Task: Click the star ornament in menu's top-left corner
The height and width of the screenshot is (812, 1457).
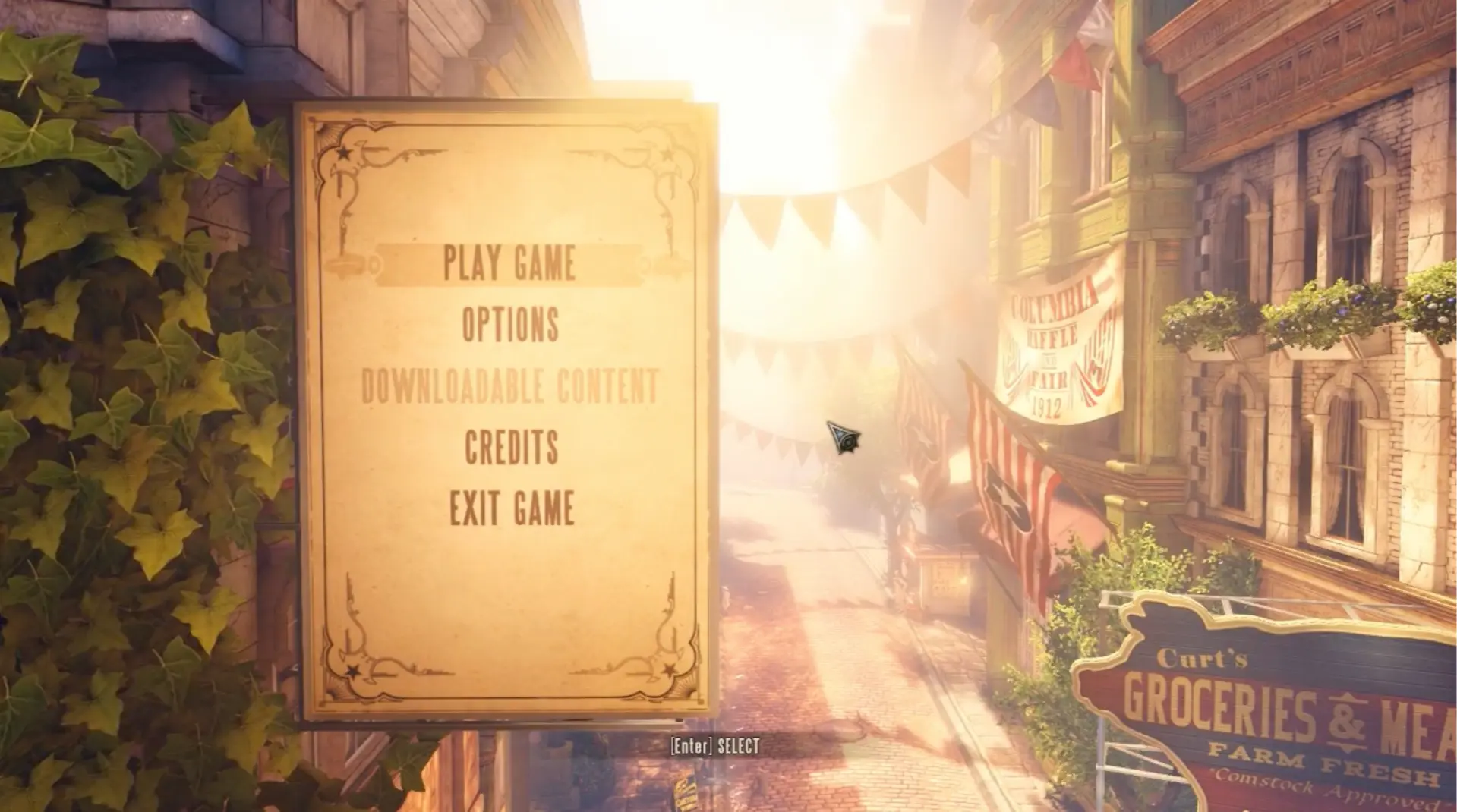Action: pyautogui.click(x=342, y=152)
